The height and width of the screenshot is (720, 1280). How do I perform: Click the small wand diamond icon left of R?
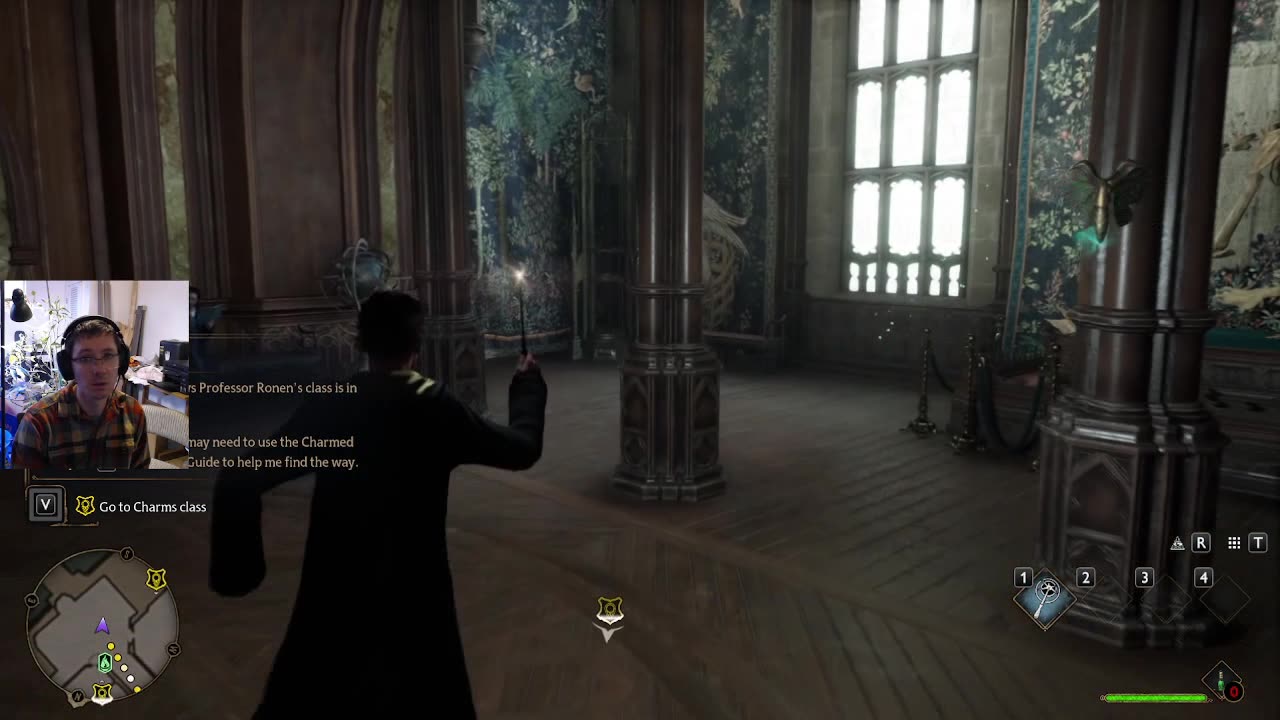(1179, 543)
